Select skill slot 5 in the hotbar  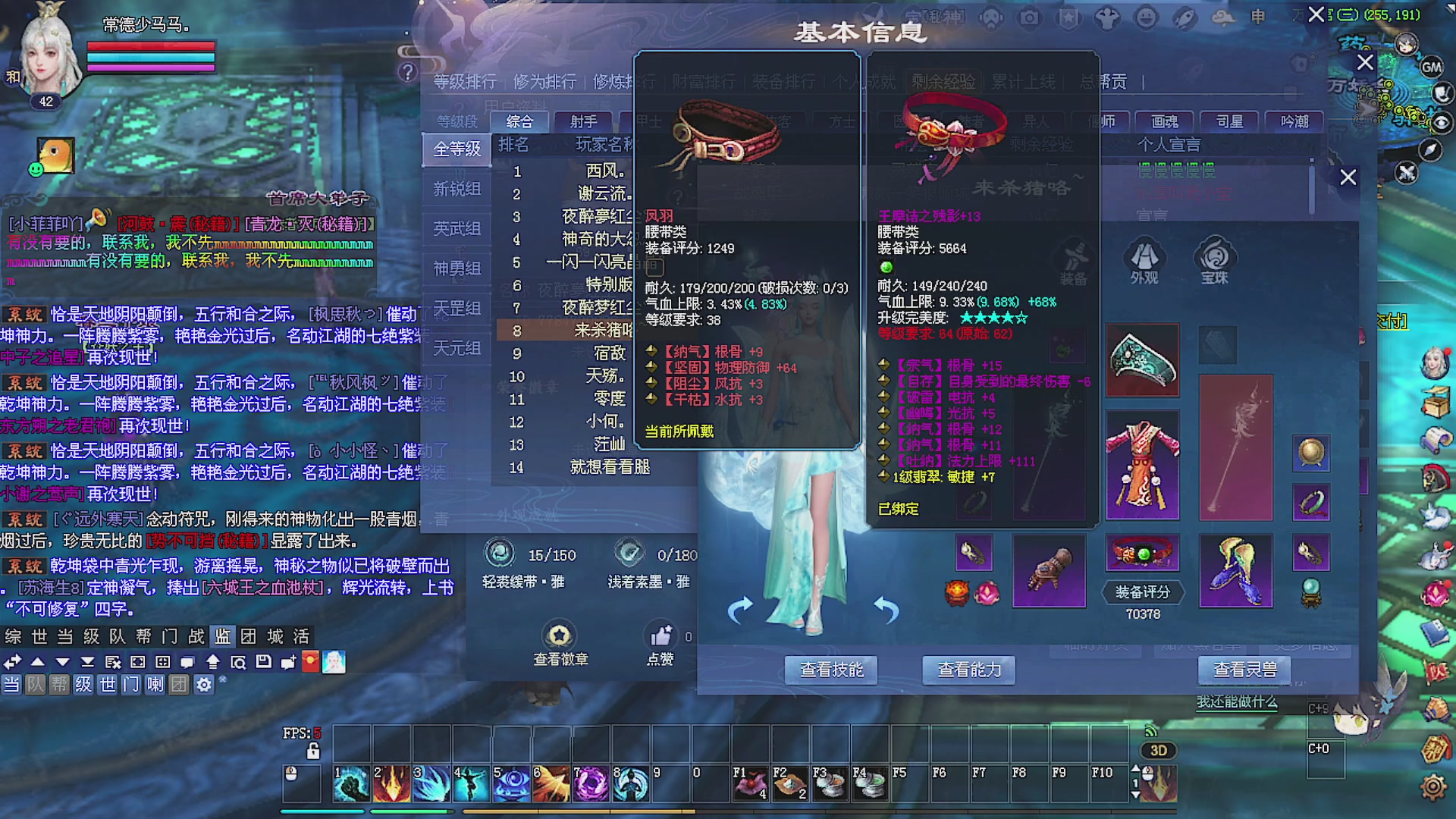(x=512, y=784)
